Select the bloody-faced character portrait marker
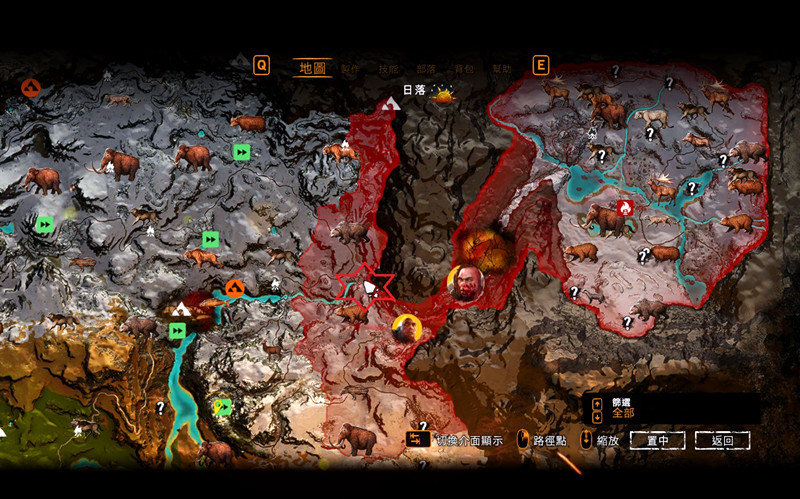The height and width of the screenshot is (499, 800). (x=465, y=283)
